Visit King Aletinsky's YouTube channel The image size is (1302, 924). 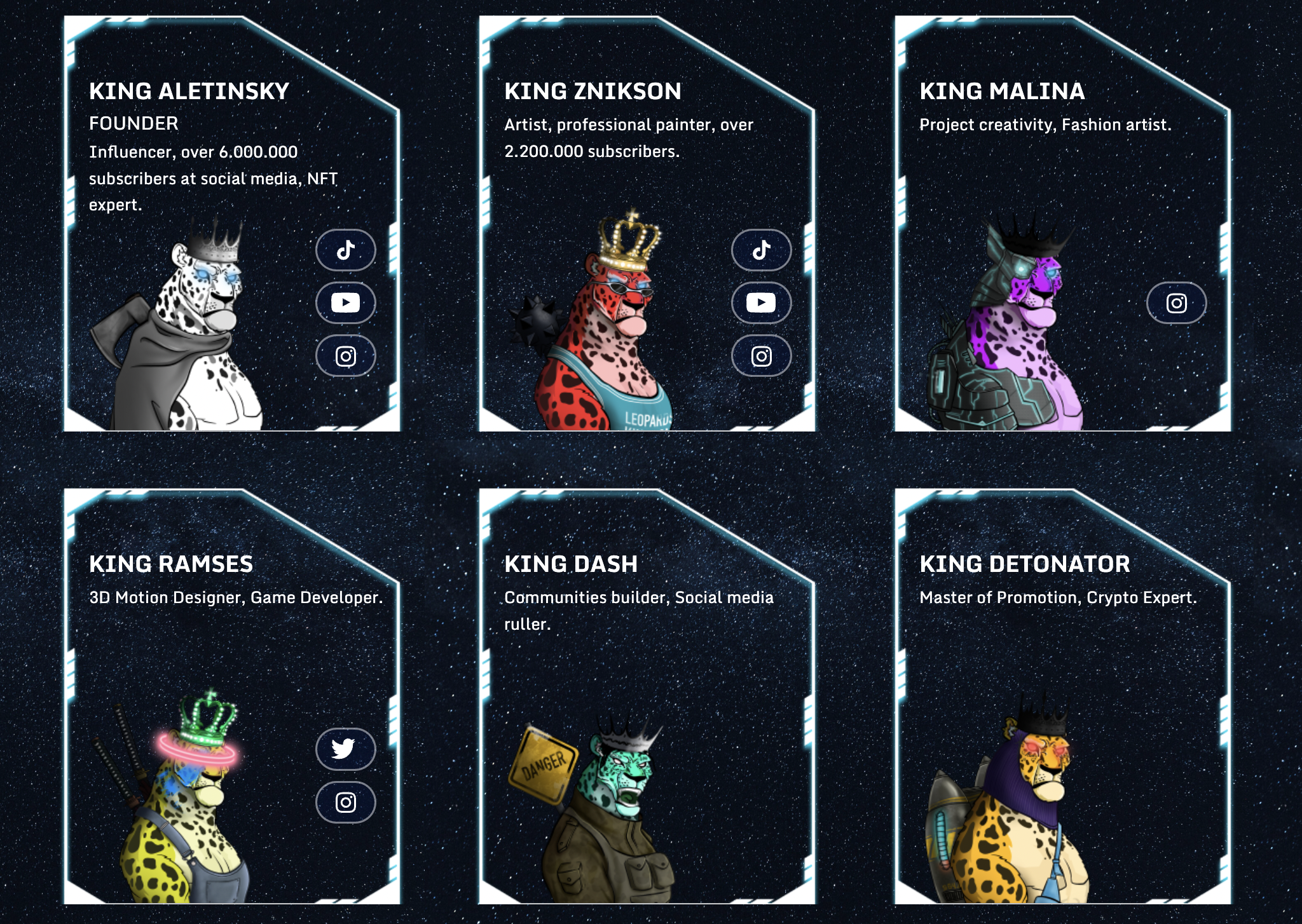[345, 302]
